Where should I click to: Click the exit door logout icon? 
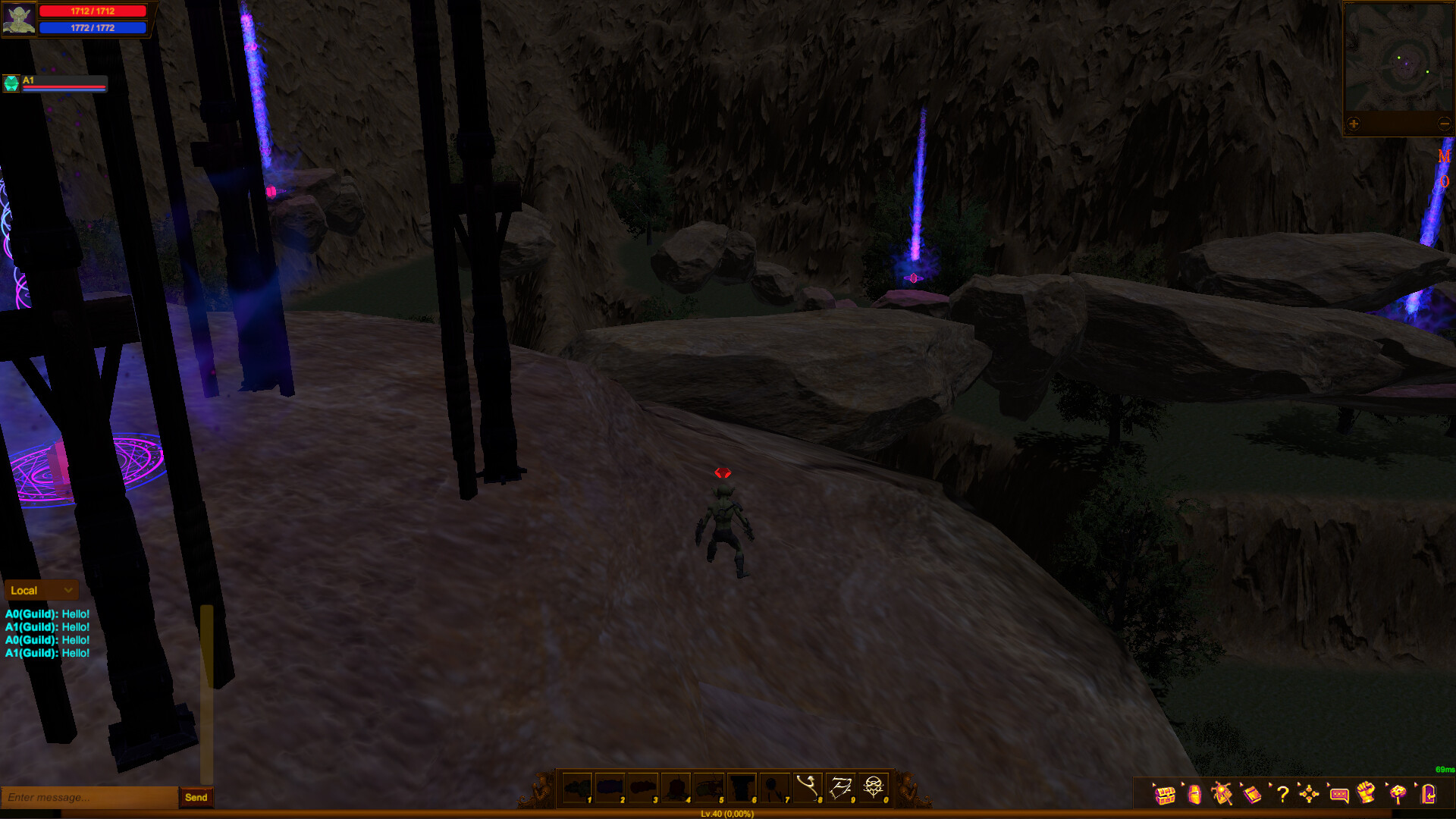tap(1427, 795)
